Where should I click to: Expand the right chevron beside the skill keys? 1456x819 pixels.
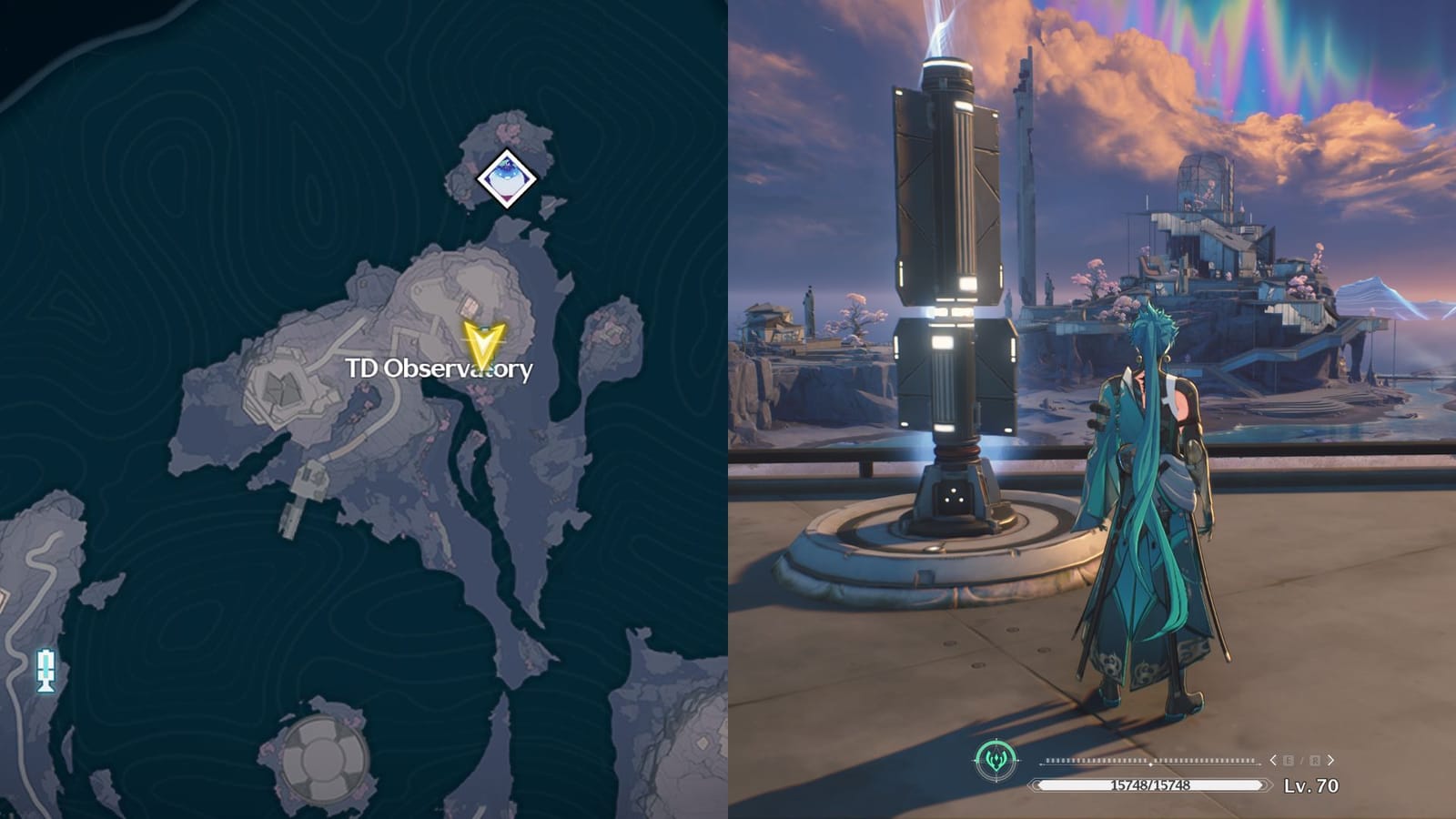(x=1330, y=760)
